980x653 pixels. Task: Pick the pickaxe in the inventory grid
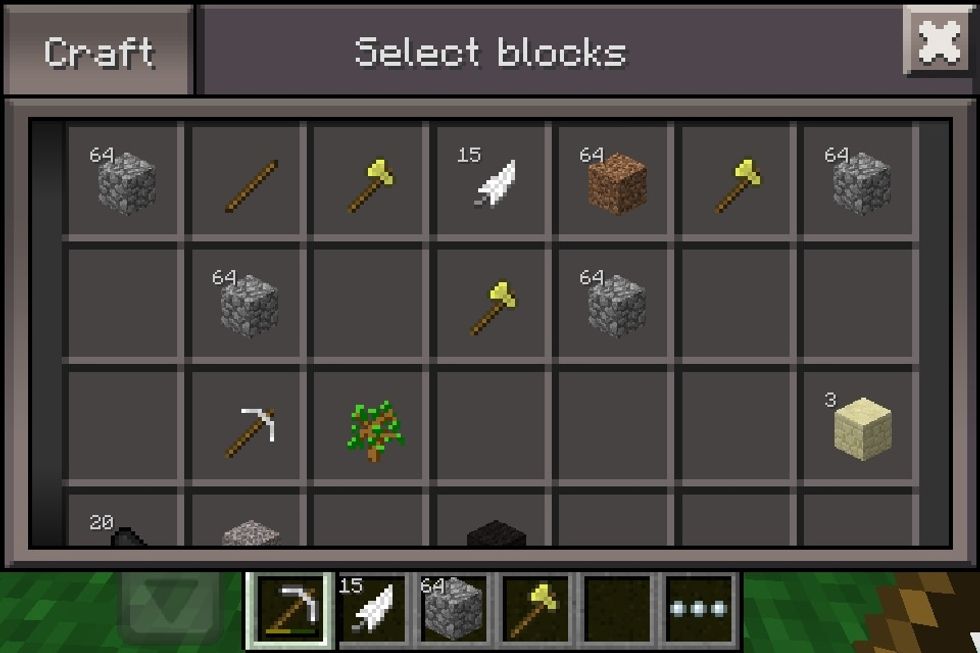(x=250, y=432)
